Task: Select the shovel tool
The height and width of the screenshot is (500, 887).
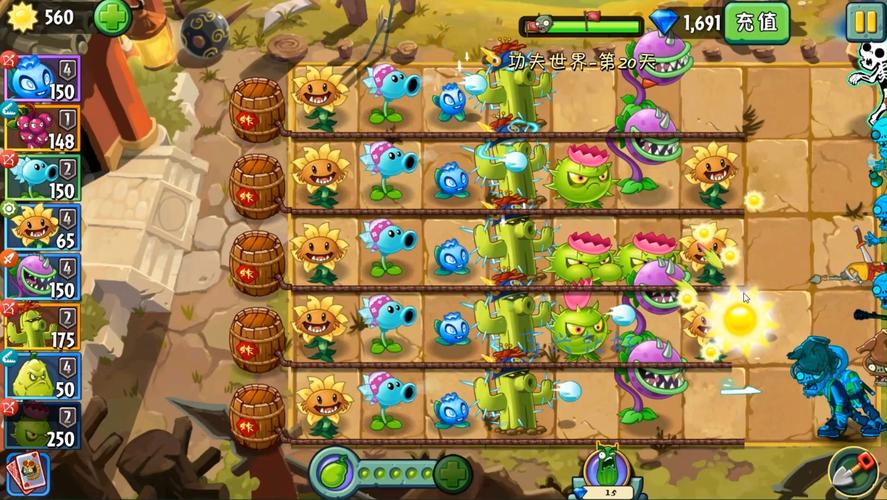Action: (x=854, y=472)
